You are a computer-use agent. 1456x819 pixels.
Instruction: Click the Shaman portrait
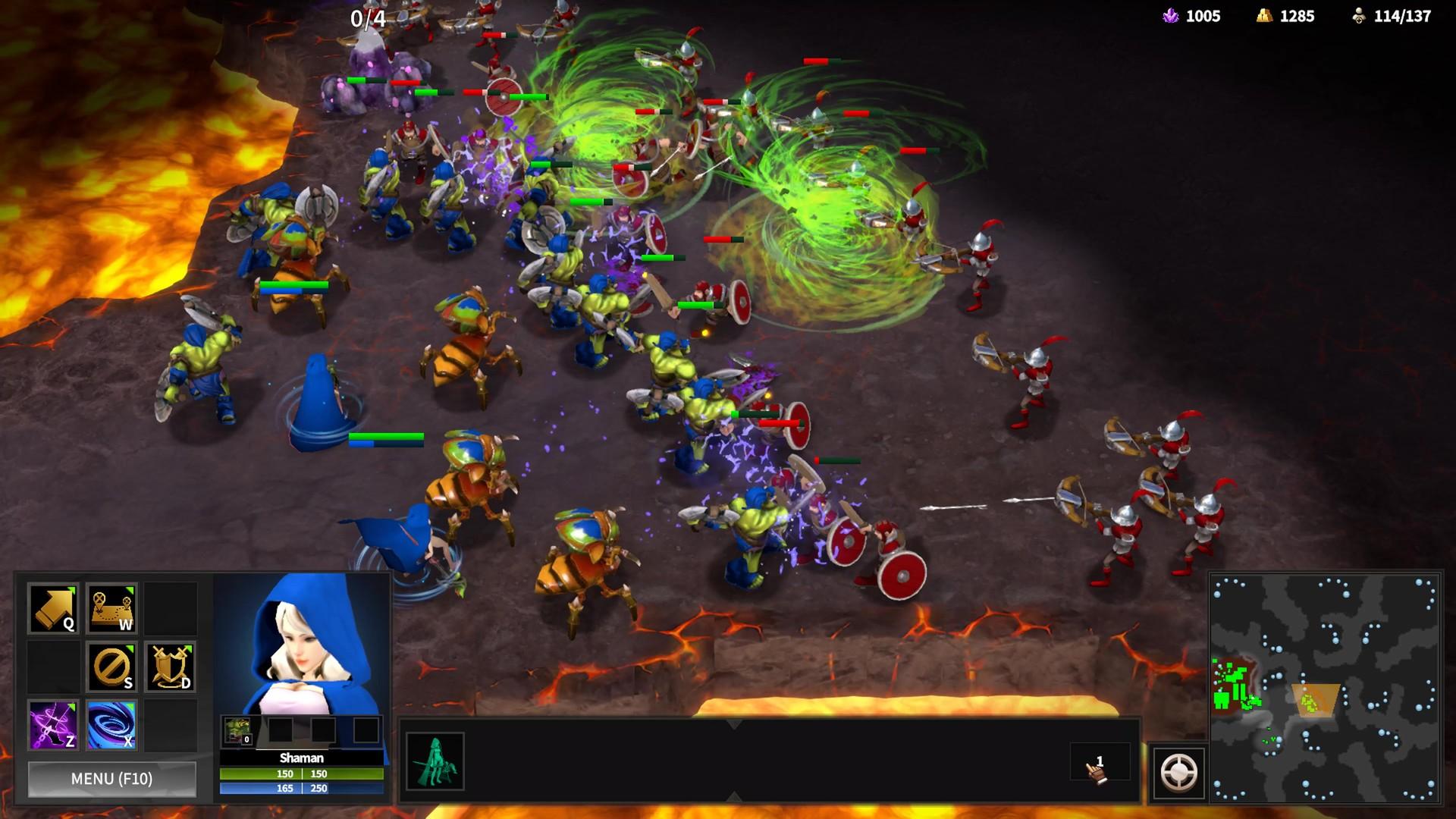pos(302,643)
